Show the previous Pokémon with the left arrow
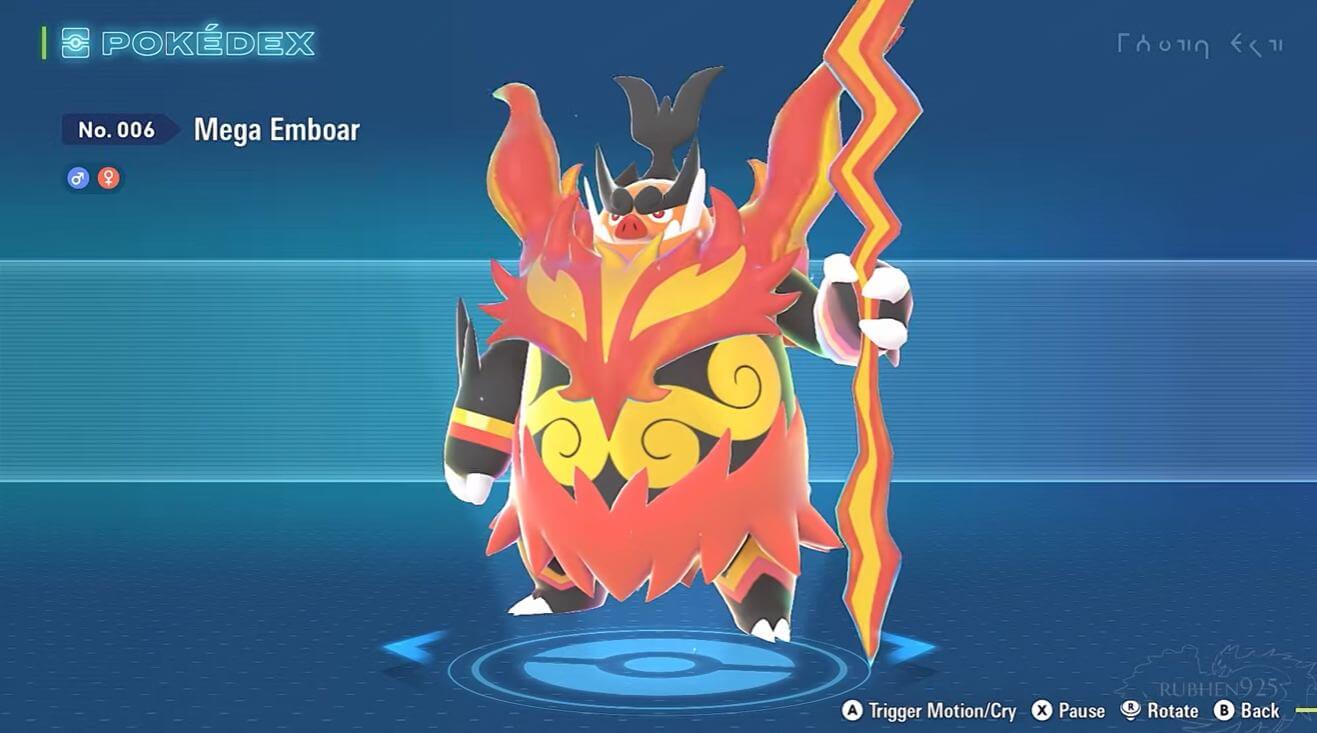Screen dimensions: 1317x733 click(413, 647)
